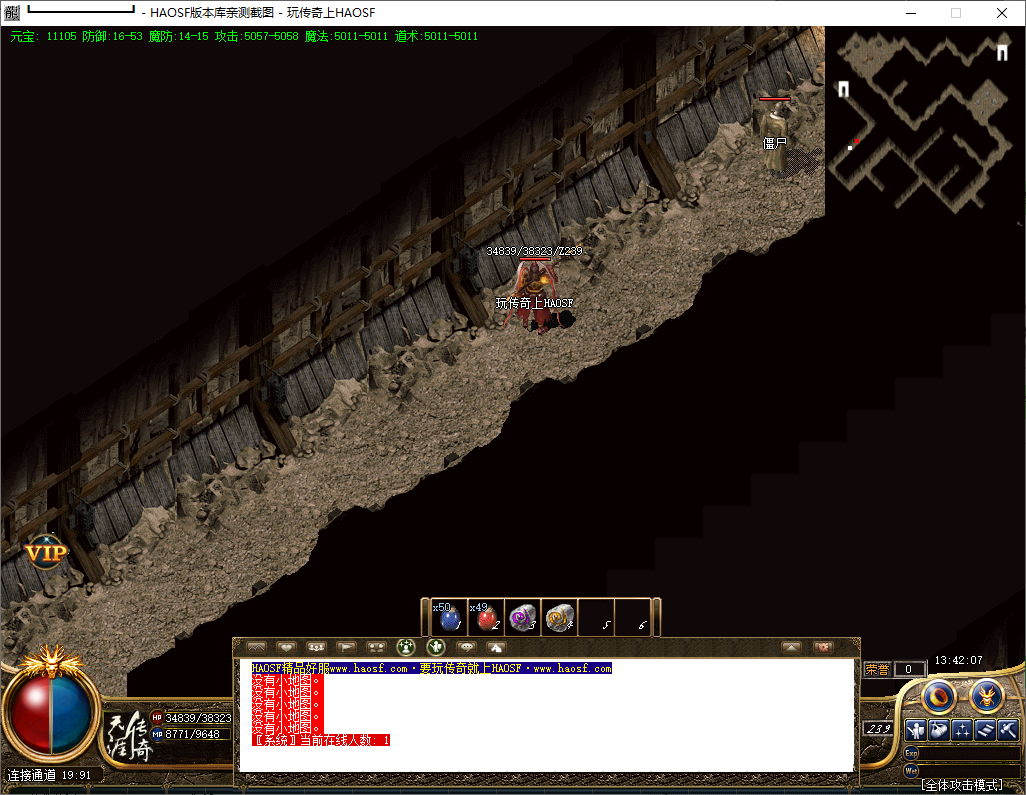The width and height of the screenshot is (1026, 795).
Task: Open the scroll icon panel
Action: point(985,730)
